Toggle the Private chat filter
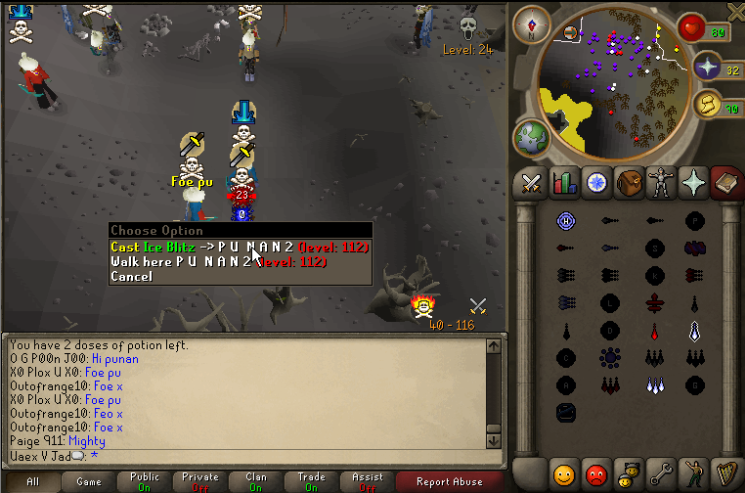The height and width of the screenshot is (493, 745). click(x=200, y=482)
